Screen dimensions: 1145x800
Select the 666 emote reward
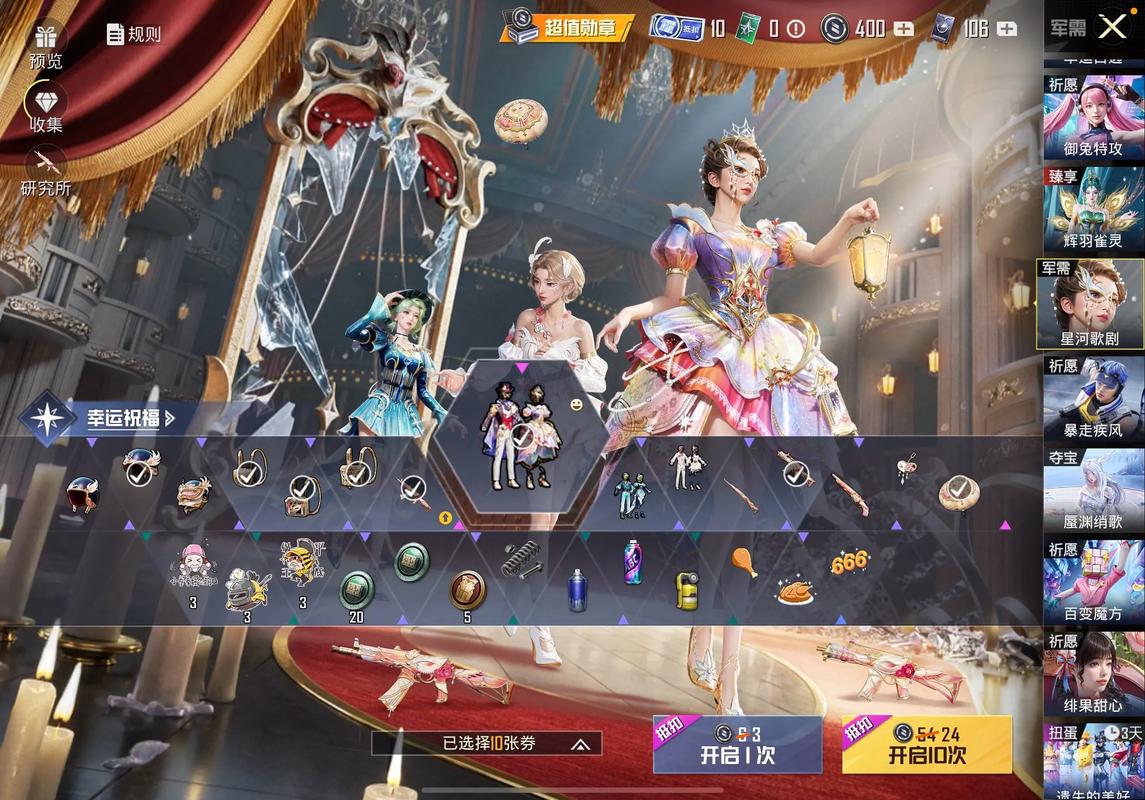pyautogui.click(x=849, y=562)
